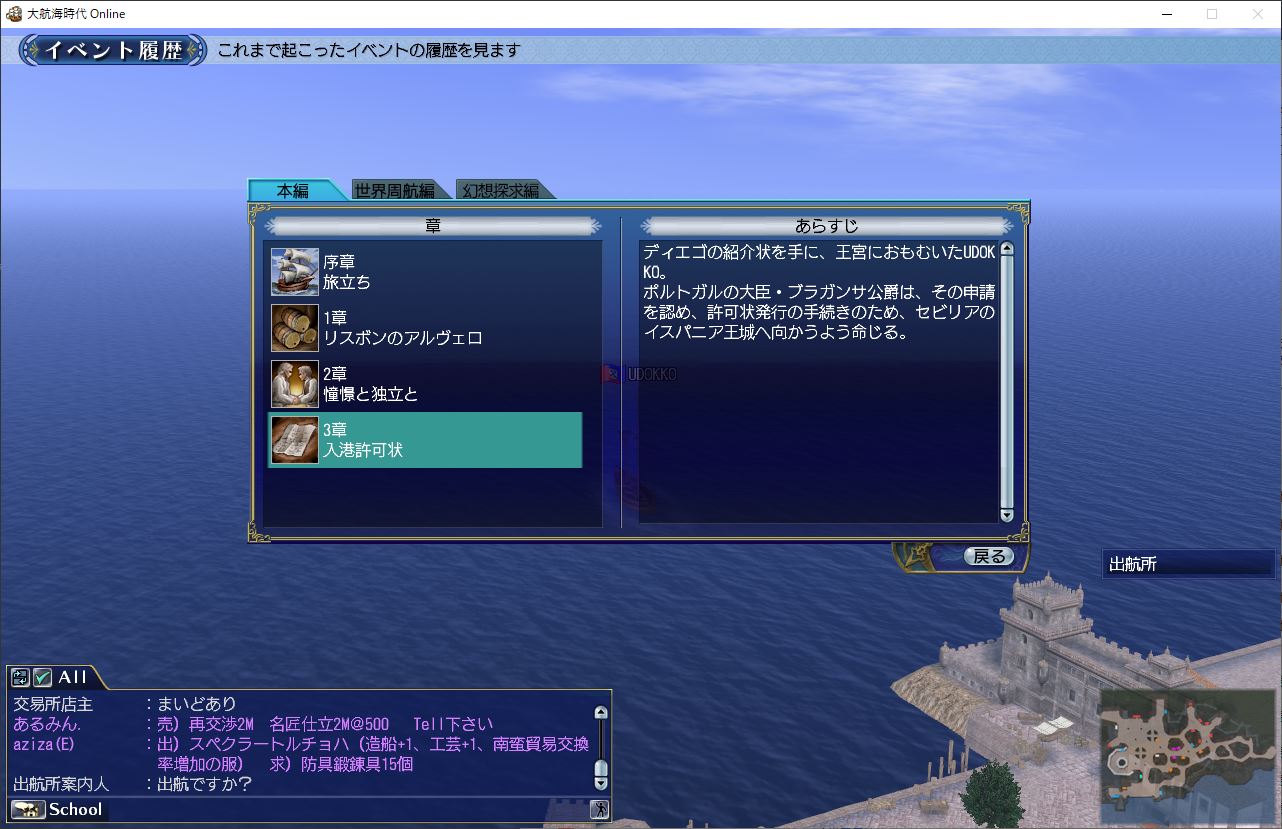Select chapter 1 リスボンのアルヴェロ
1282x829 pixels.
click(425, 328)
